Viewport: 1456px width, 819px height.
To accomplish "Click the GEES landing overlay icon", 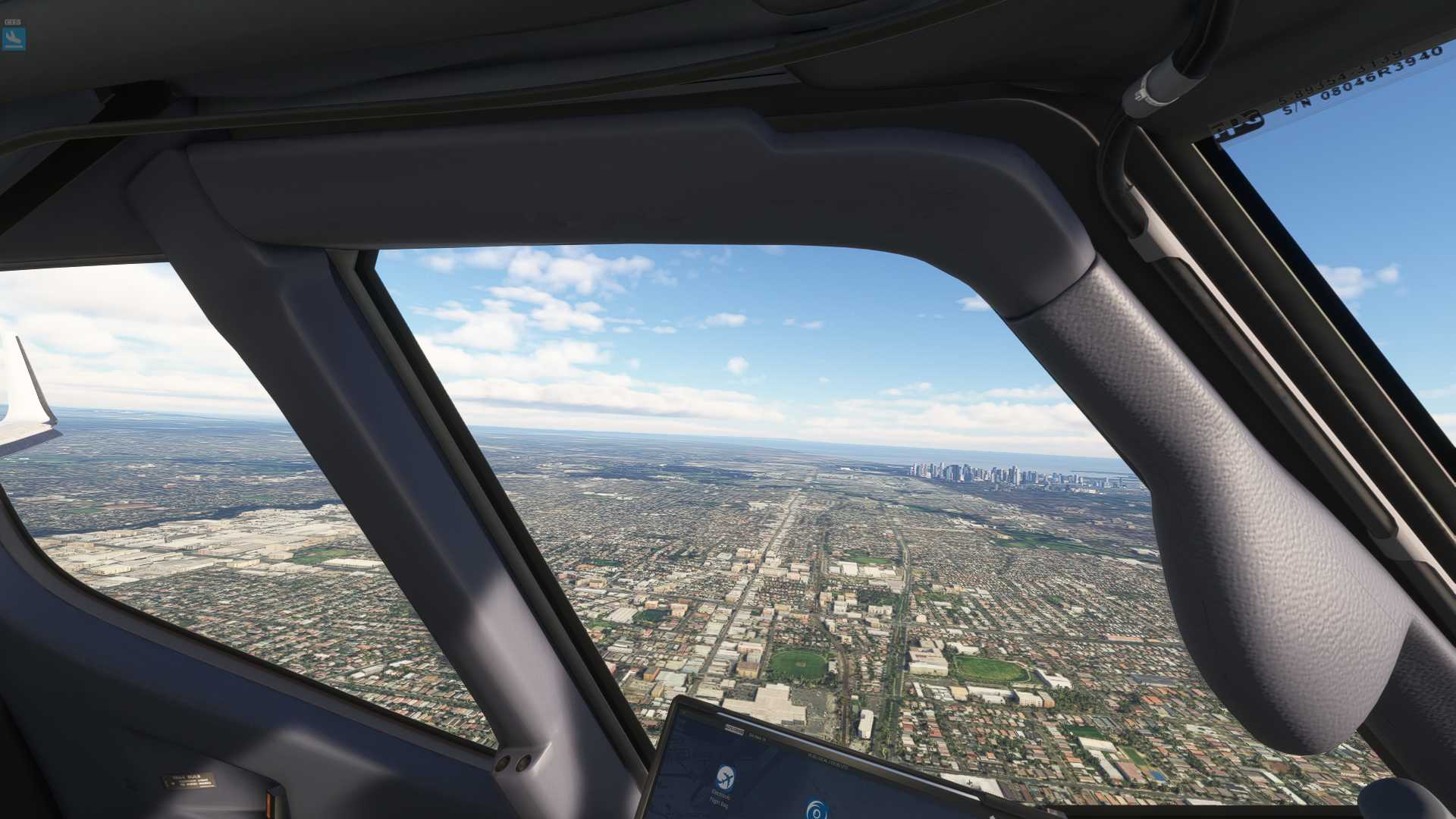I will click(14, 39).
